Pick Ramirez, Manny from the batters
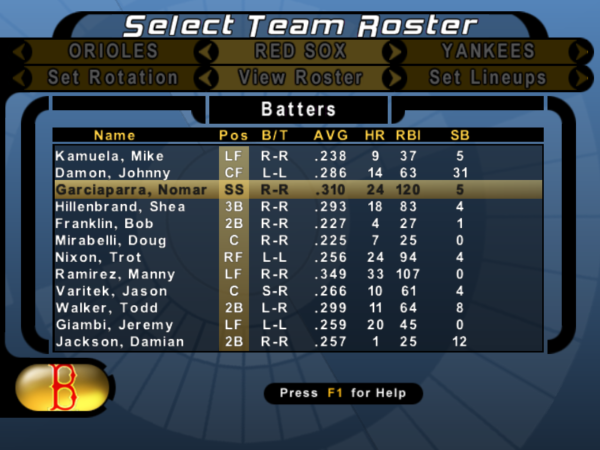 coord(112,274)
